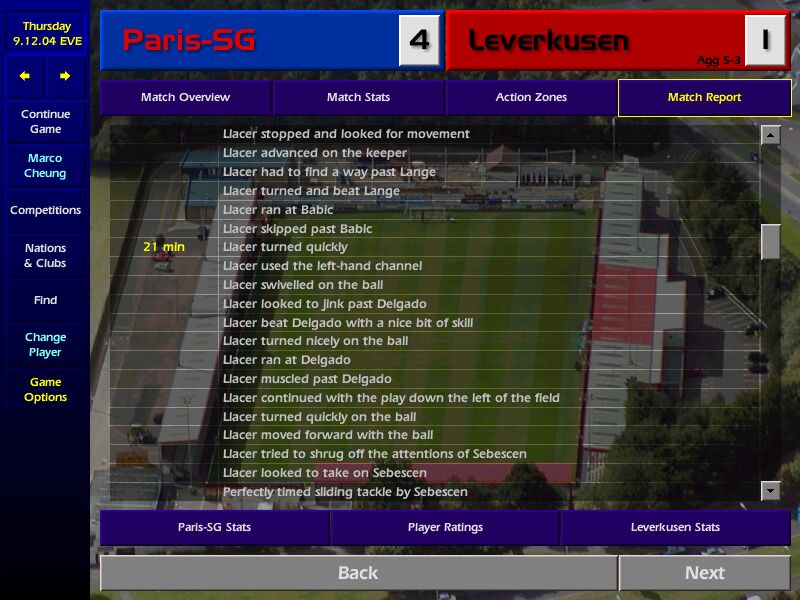Click the report scrollbar's down arrow
The height and width of the screenshot is (600, 800).
pos(770,490)
